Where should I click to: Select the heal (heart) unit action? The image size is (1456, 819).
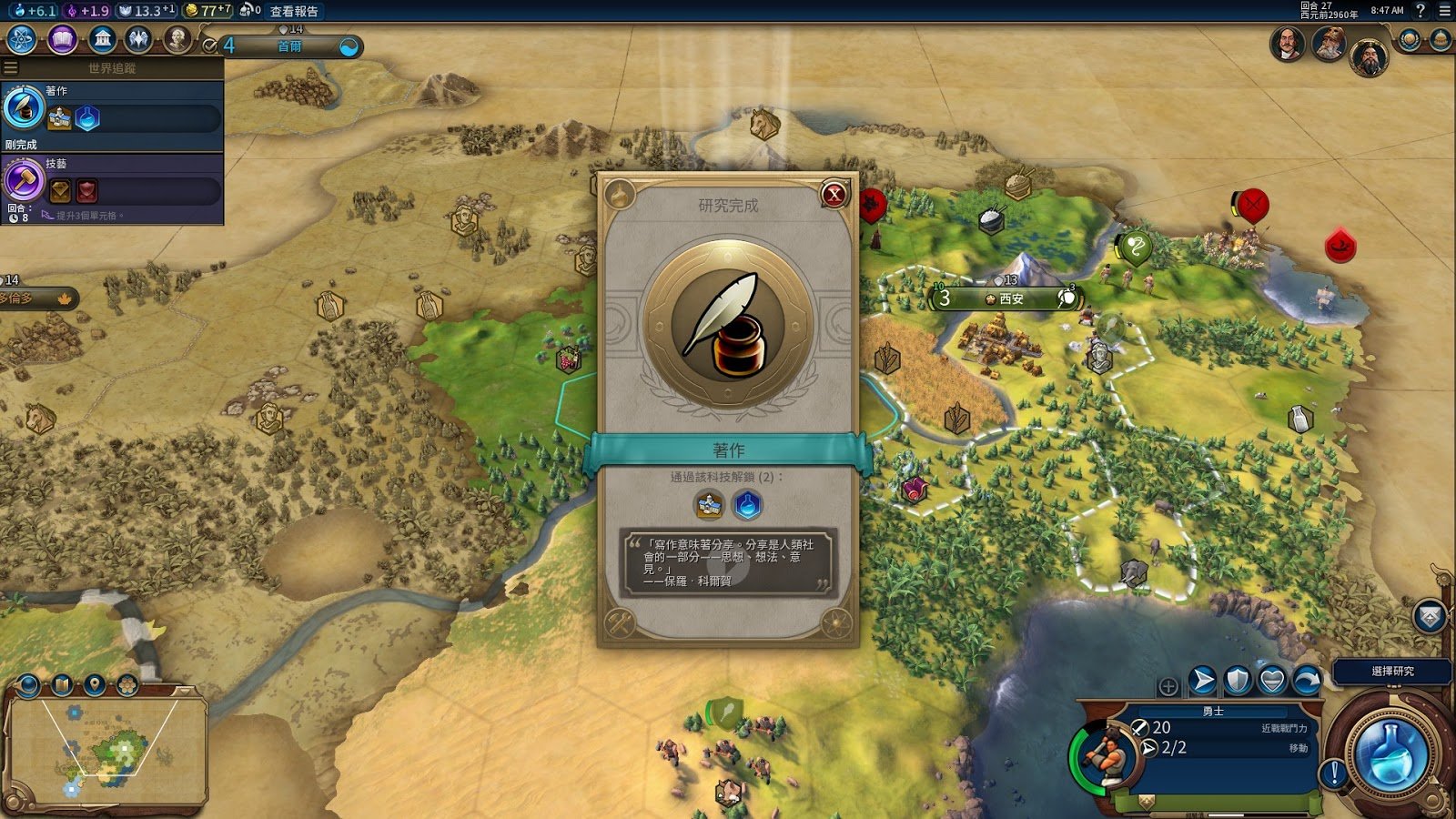pos(1272,680)
